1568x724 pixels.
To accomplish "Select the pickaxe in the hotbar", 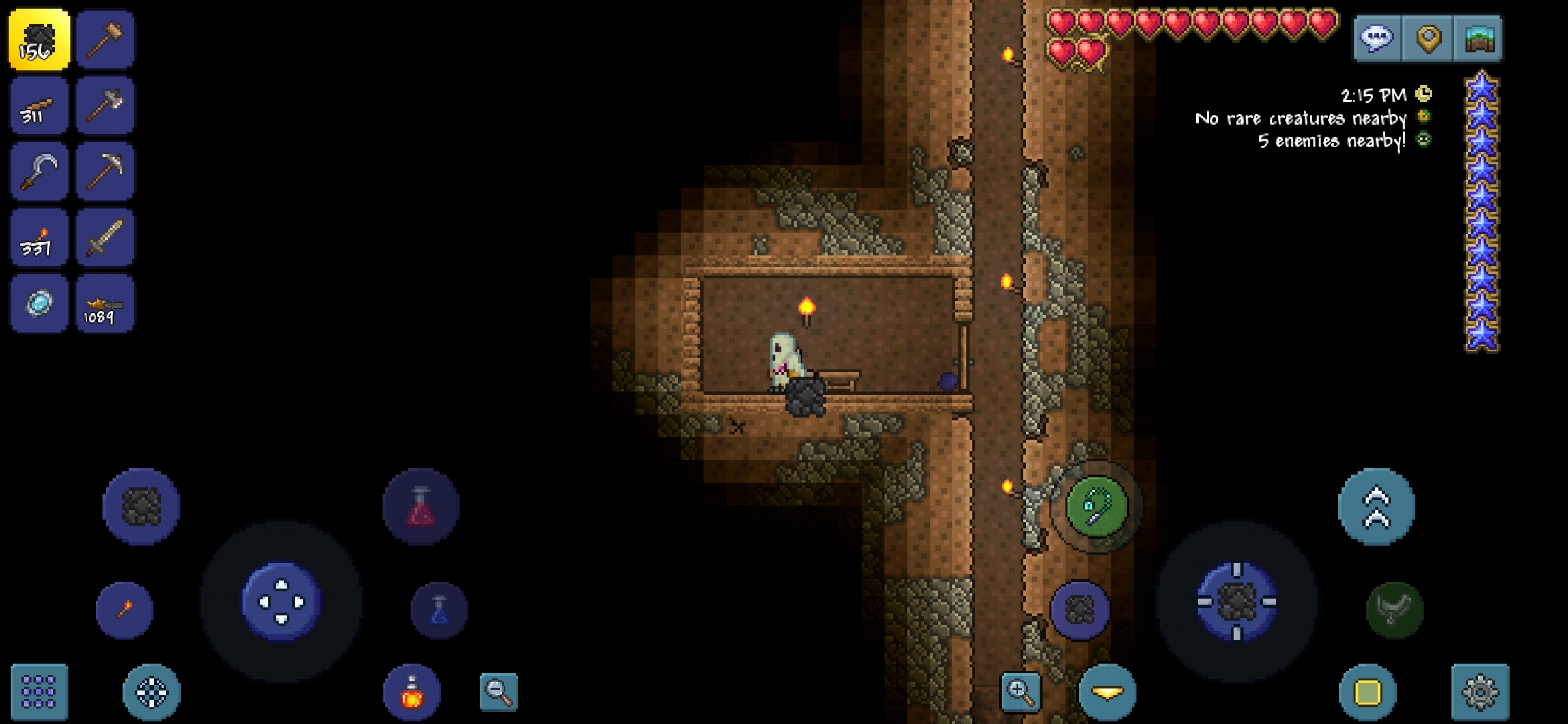I will [x=105, y=171].
